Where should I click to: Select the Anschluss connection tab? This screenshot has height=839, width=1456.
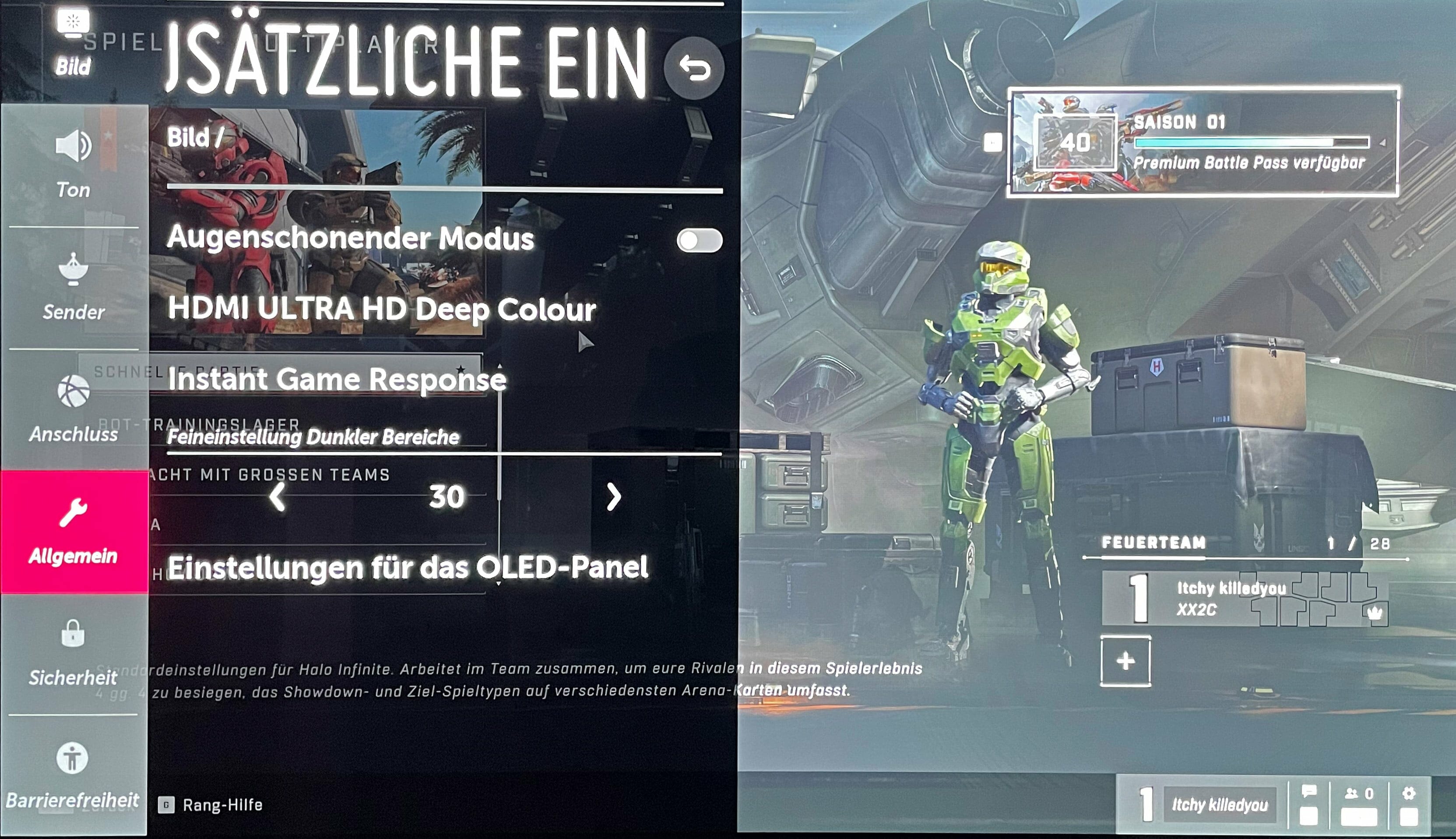74,409
